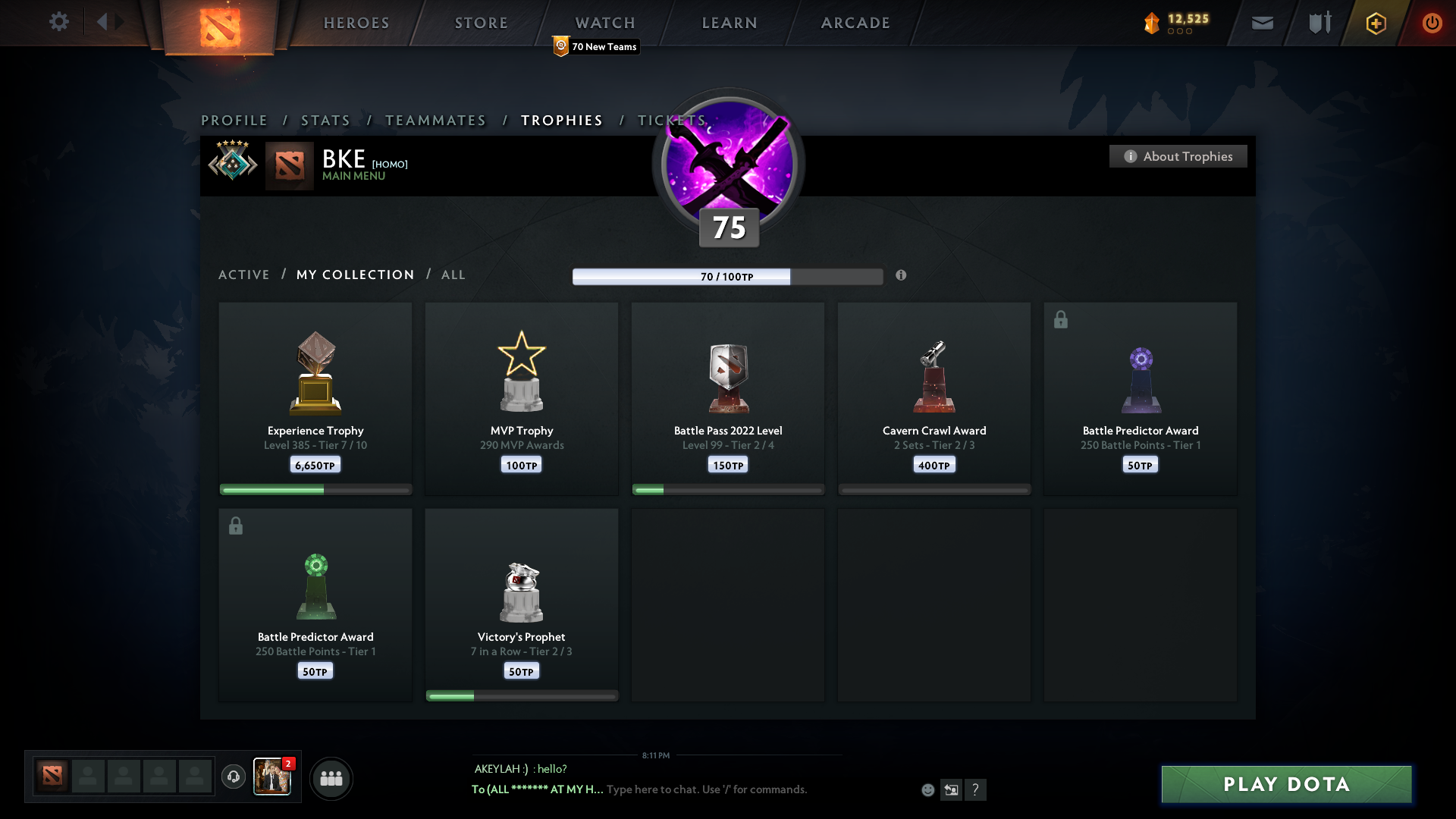Click the 70/100TP trophy progress bar

click(x=727, y=276)
